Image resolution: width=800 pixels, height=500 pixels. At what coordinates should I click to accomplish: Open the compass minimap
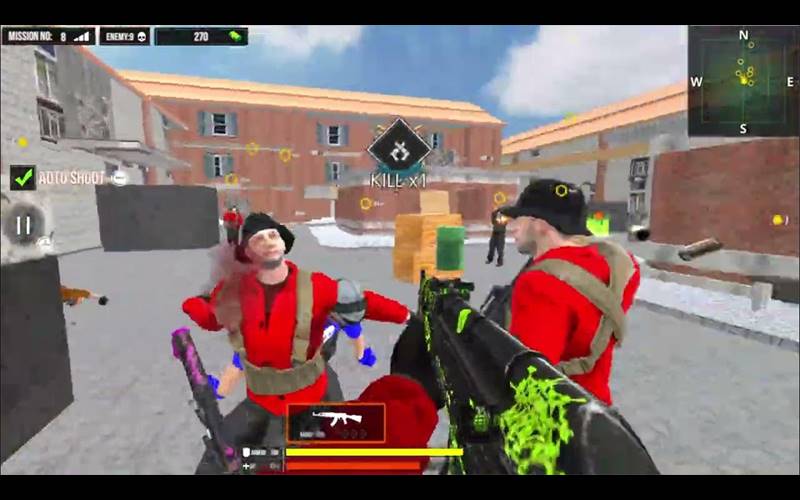(743, 80)
